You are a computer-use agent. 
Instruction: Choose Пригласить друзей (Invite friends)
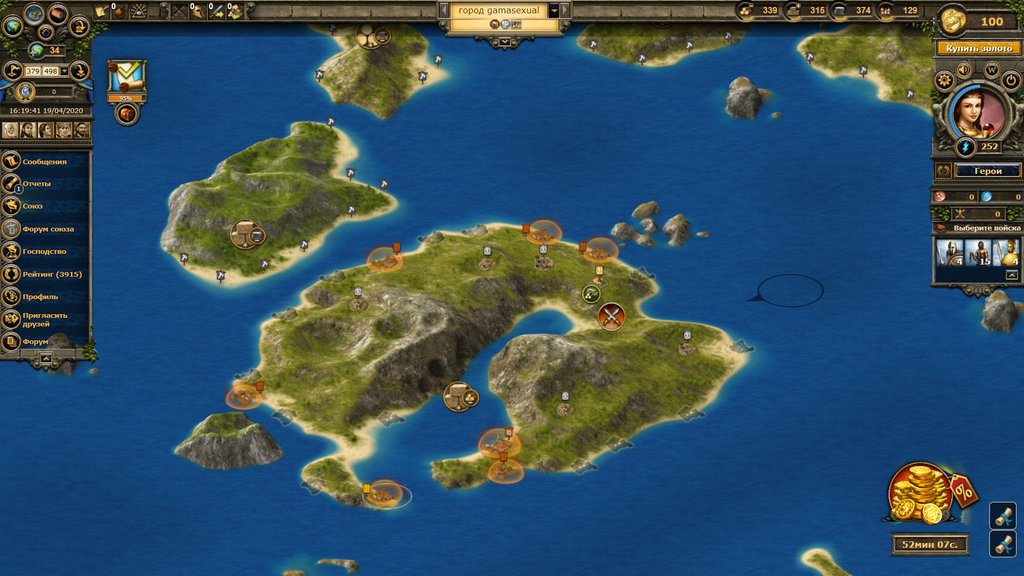46,319
